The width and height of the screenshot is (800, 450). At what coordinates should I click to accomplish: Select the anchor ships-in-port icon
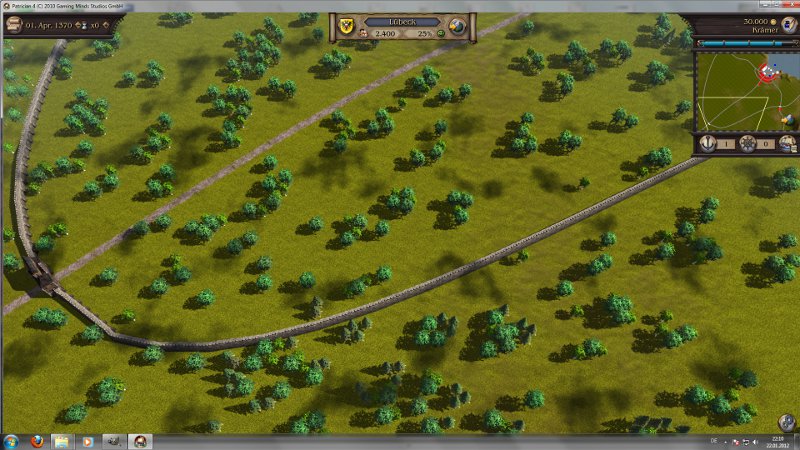pyautogui.click(x=709, y=144)
